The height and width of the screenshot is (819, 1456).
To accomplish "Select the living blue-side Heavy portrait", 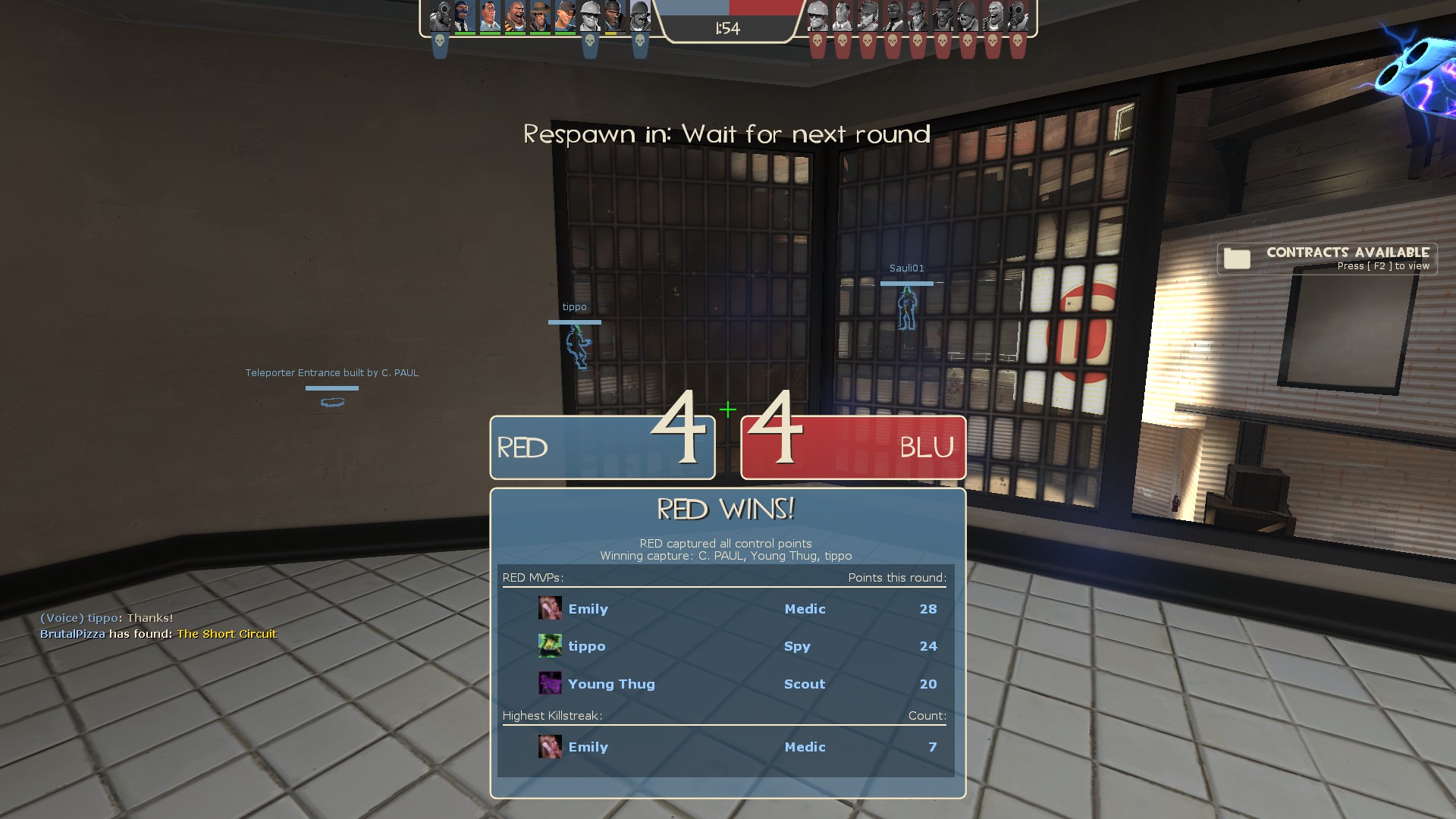I will click(x=515, y=16).
